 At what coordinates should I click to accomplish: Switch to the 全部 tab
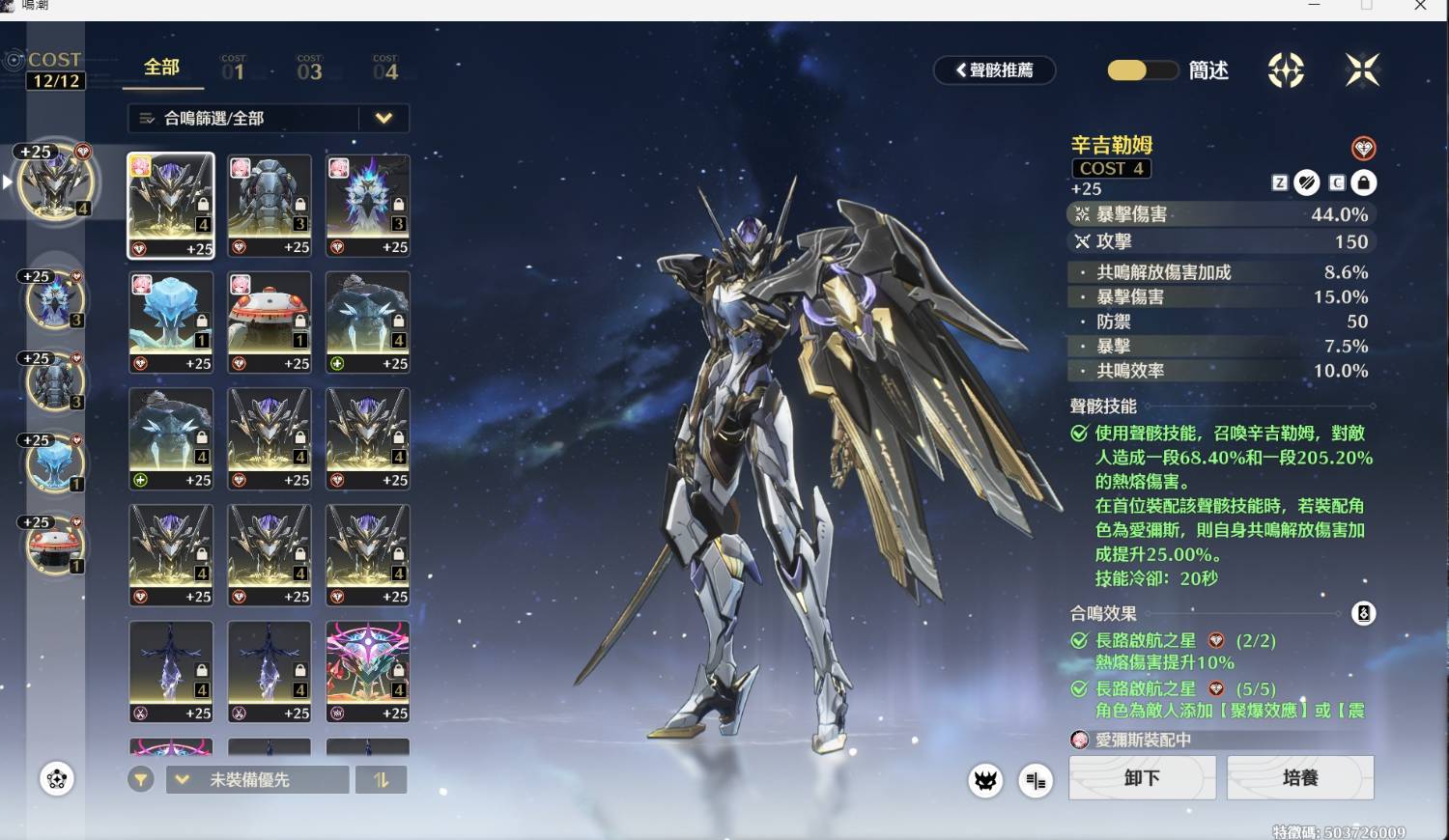click(161, 68)
